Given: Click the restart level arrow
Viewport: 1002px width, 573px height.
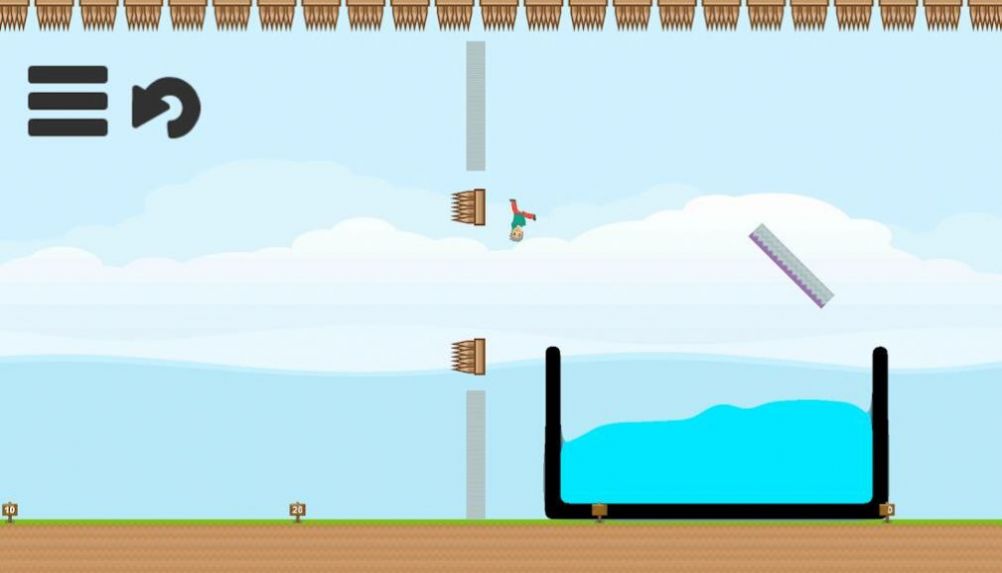Looking at the screenshot, I should (166, 106).
